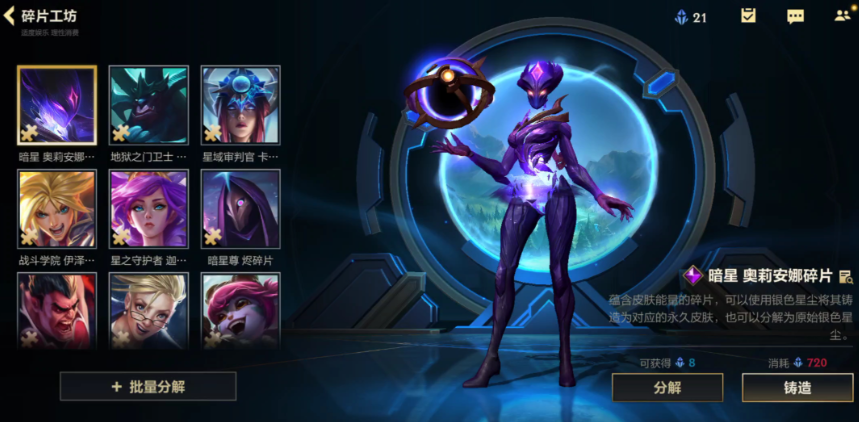
Task: Craft the skin with 铸造 button
Action: [797, 387]
